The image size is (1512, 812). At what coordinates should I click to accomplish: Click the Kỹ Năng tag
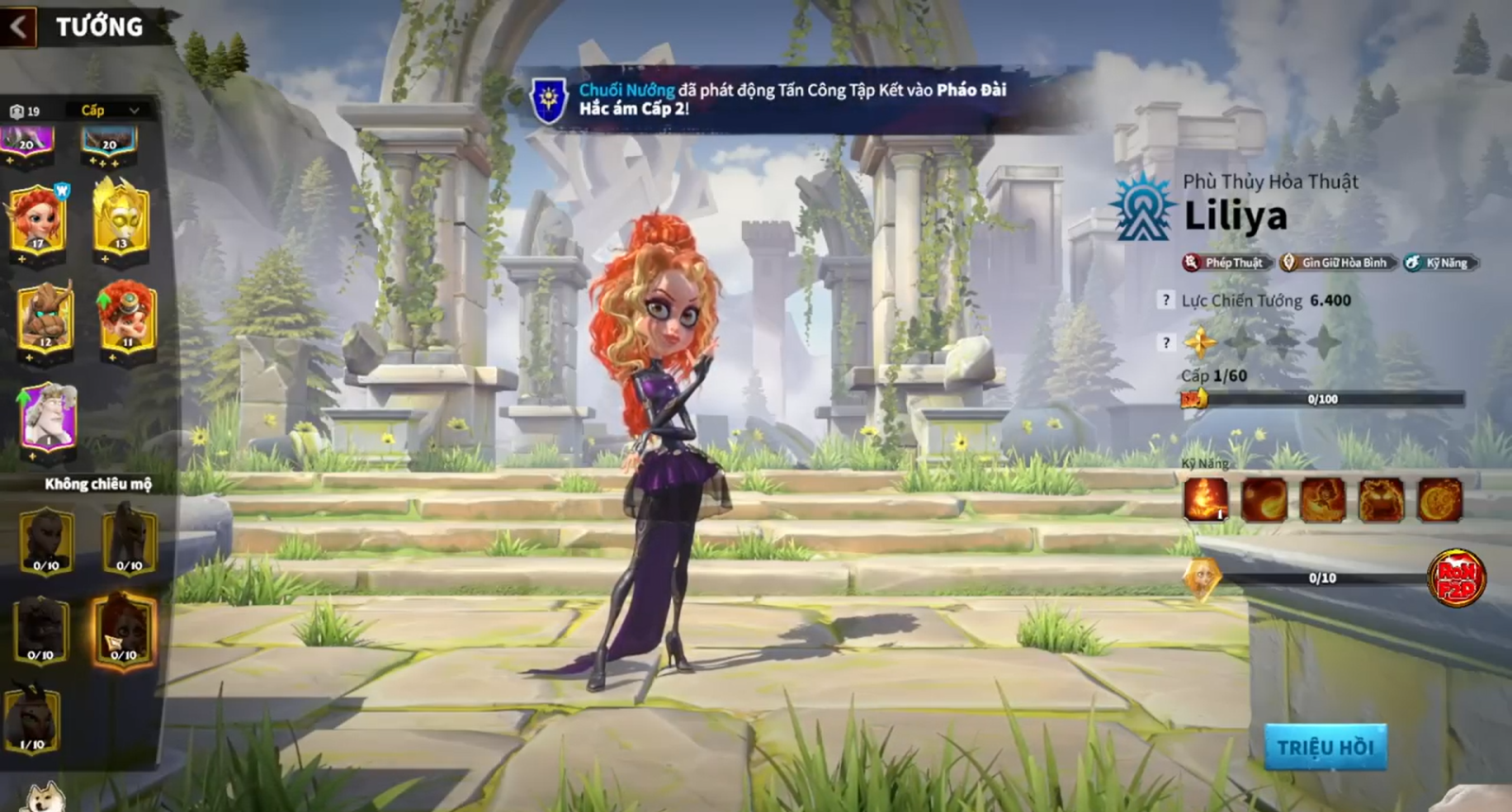click(1440, 263)
